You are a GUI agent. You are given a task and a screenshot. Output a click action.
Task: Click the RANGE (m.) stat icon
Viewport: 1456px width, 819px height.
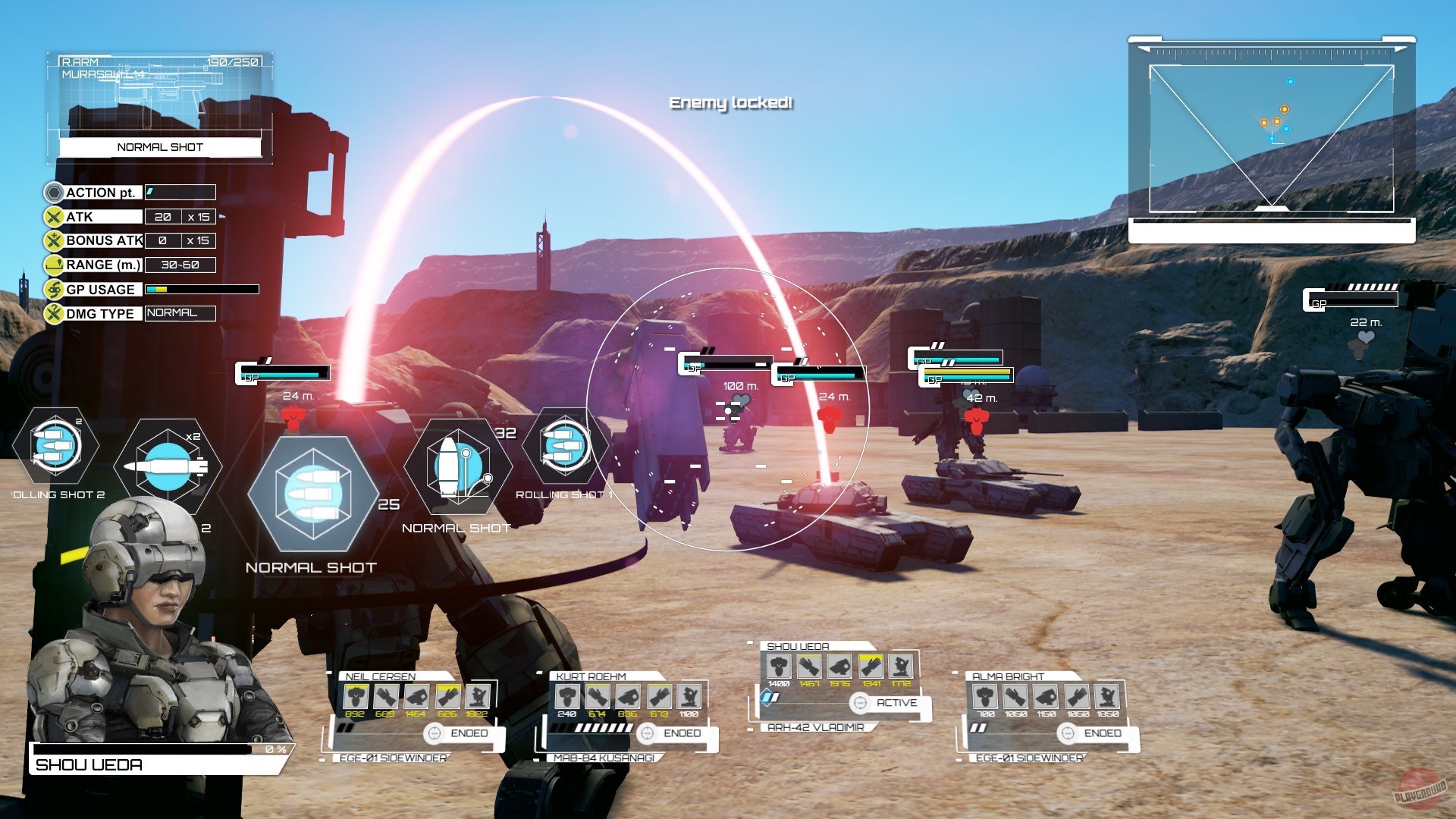point(52,265)
